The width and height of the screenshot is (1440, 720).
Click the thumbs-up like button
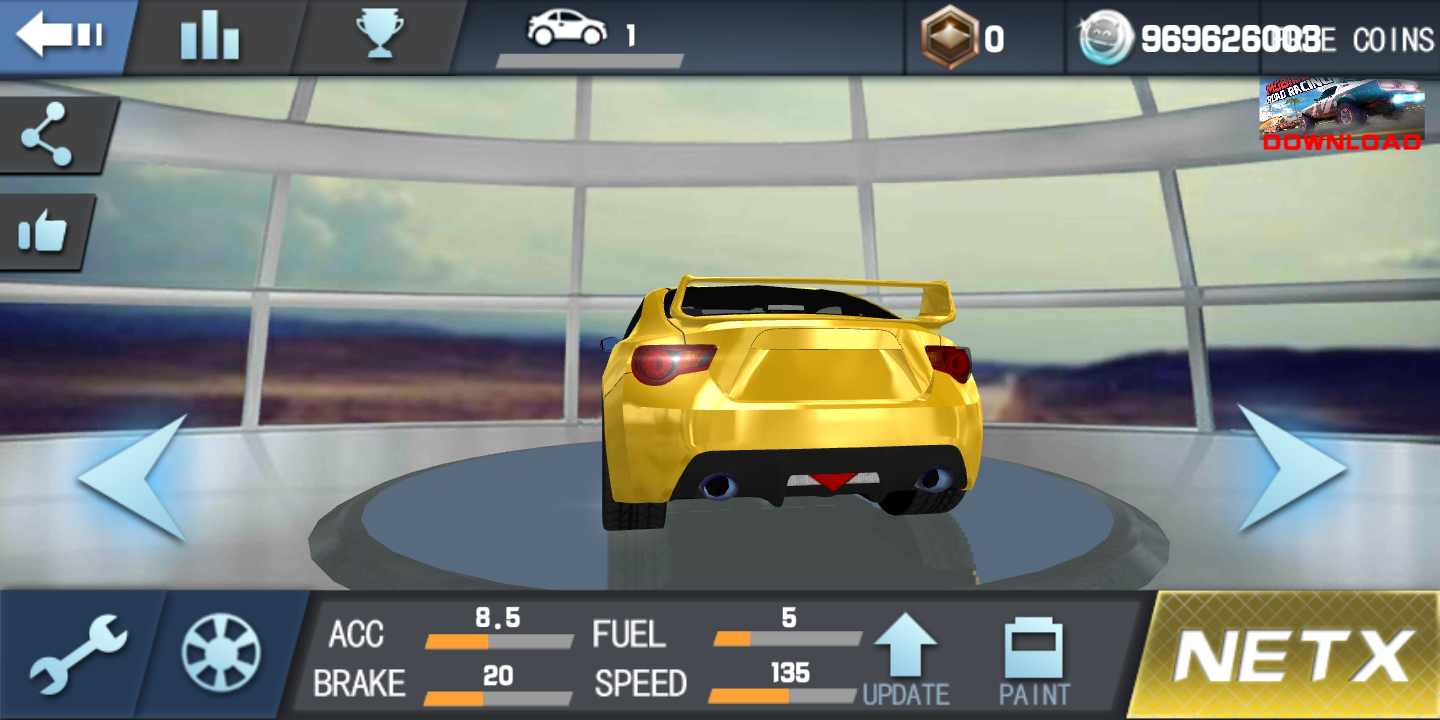(x=44, y=232)
